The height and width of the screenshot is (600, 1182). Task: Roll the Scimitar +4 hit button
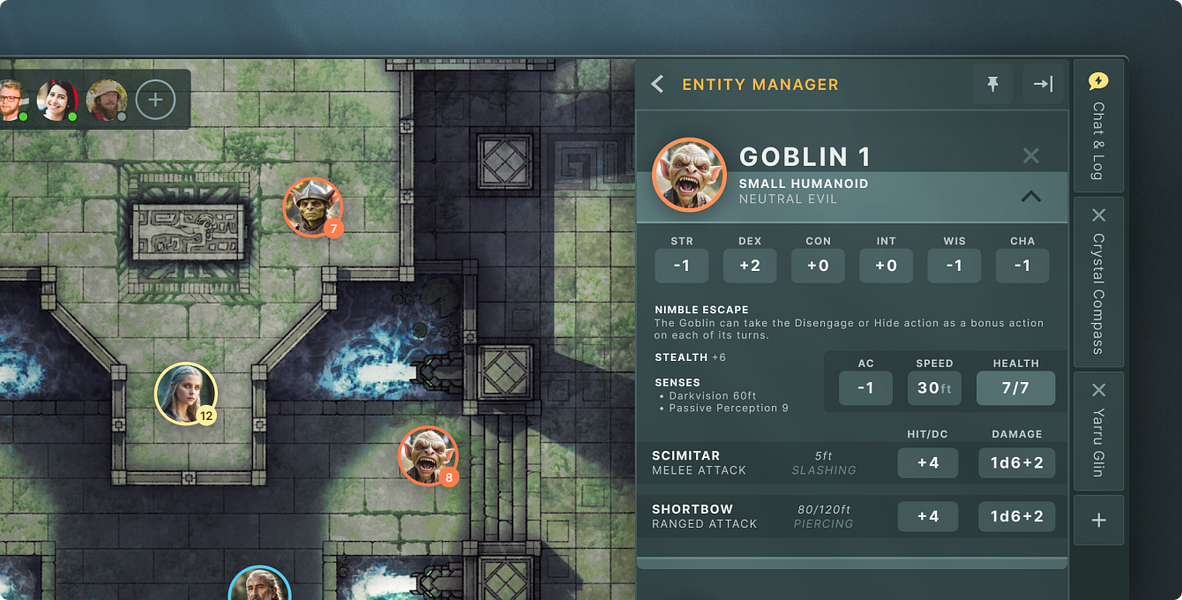(928, 463)
